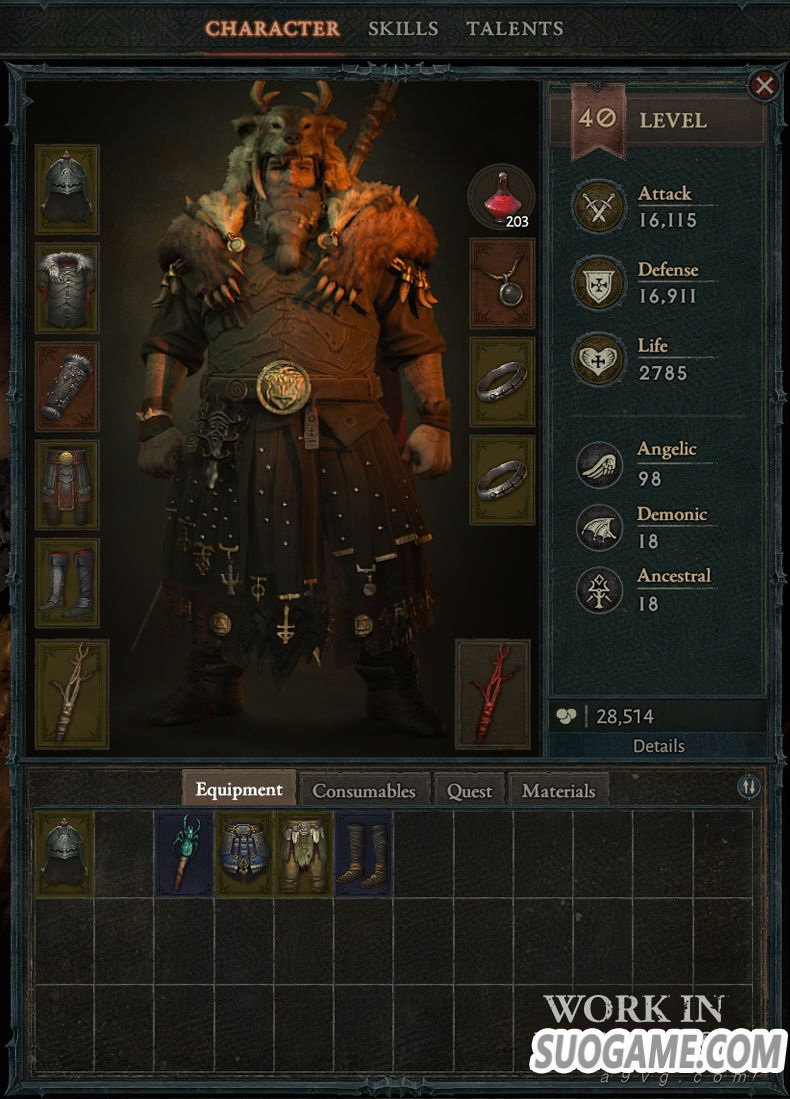790x1099 pixels.
Task: Select the equipped amulet slot
Action: [x=502, y=283]
